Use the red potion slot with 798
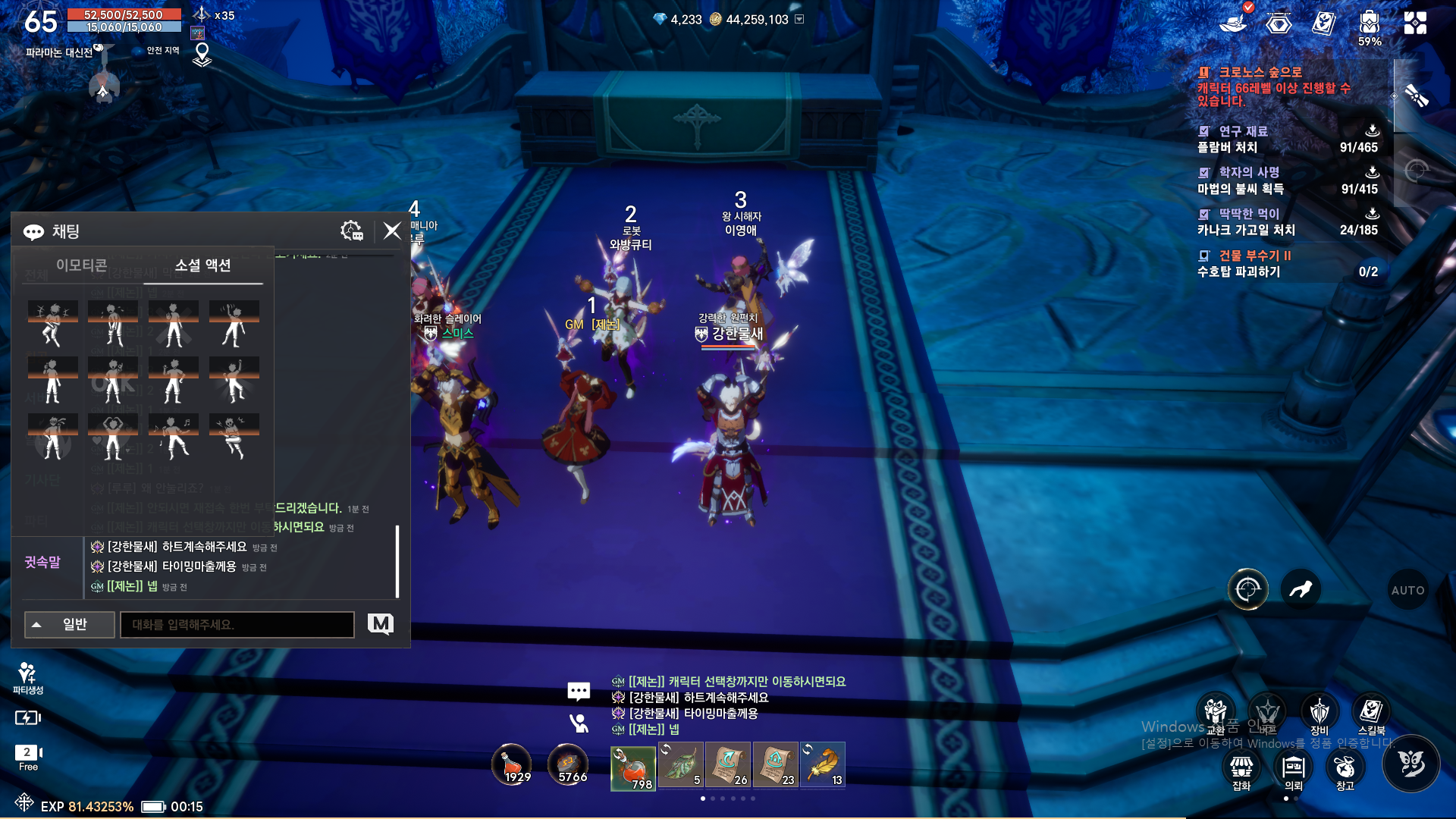Image resolution: width=1456 pixels, height=819 pixels. [x=633, y=767]
